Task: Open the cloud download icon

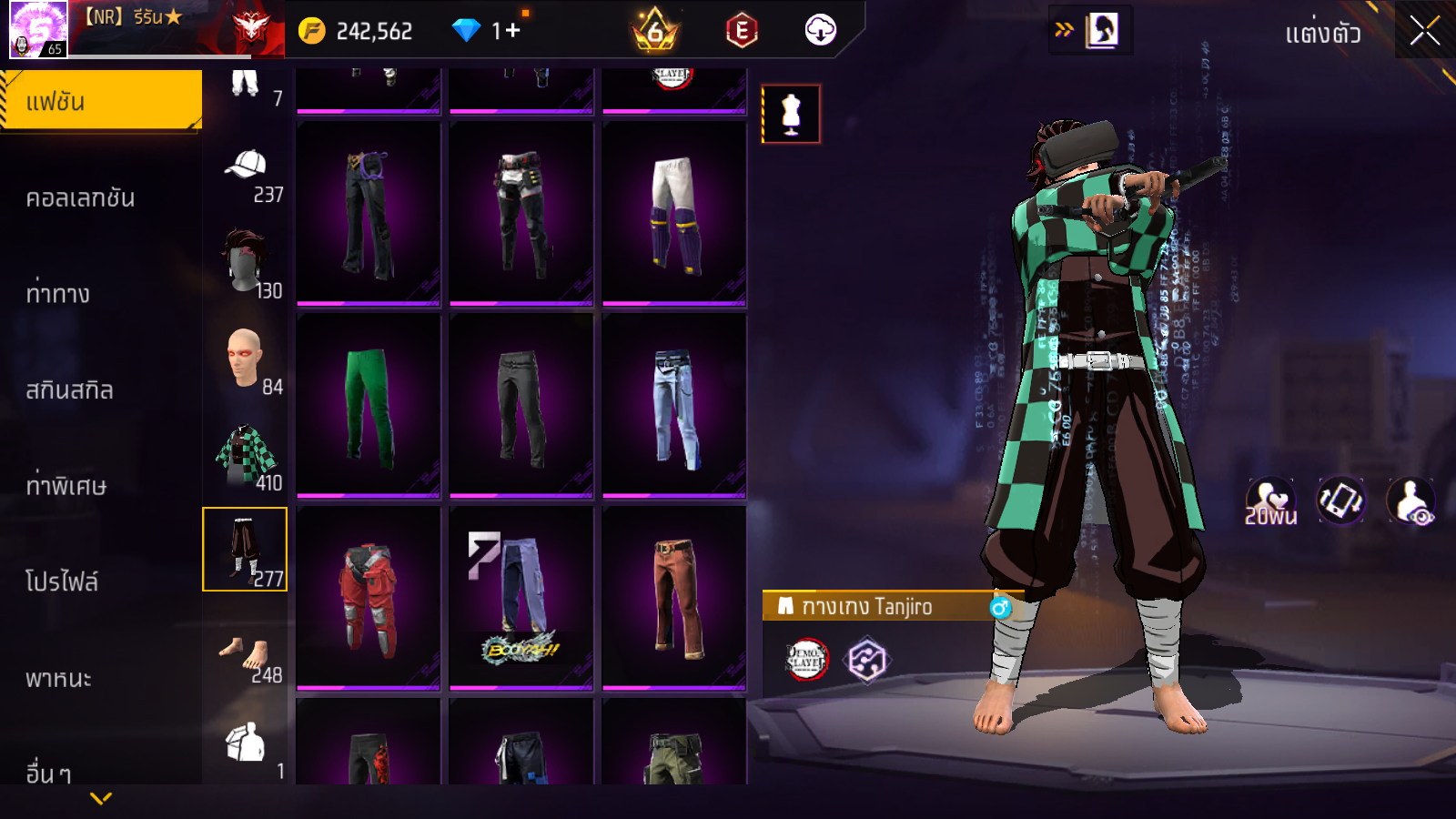Action: pyautogui.click(x=820, y=31)
